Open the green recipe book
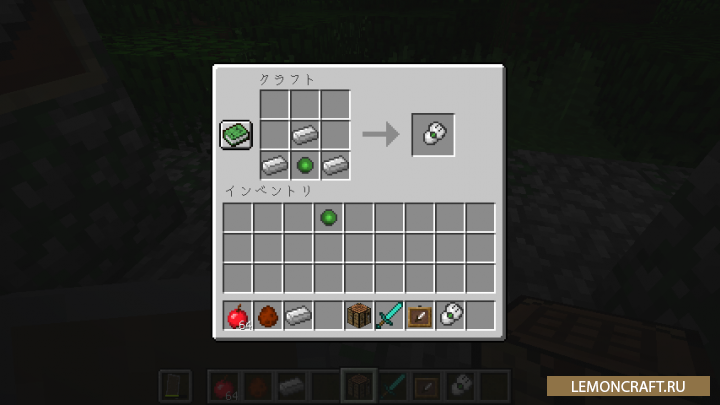The width and height of the screenshot is (720, 405). pyautogui.click(x=236, y=135)
